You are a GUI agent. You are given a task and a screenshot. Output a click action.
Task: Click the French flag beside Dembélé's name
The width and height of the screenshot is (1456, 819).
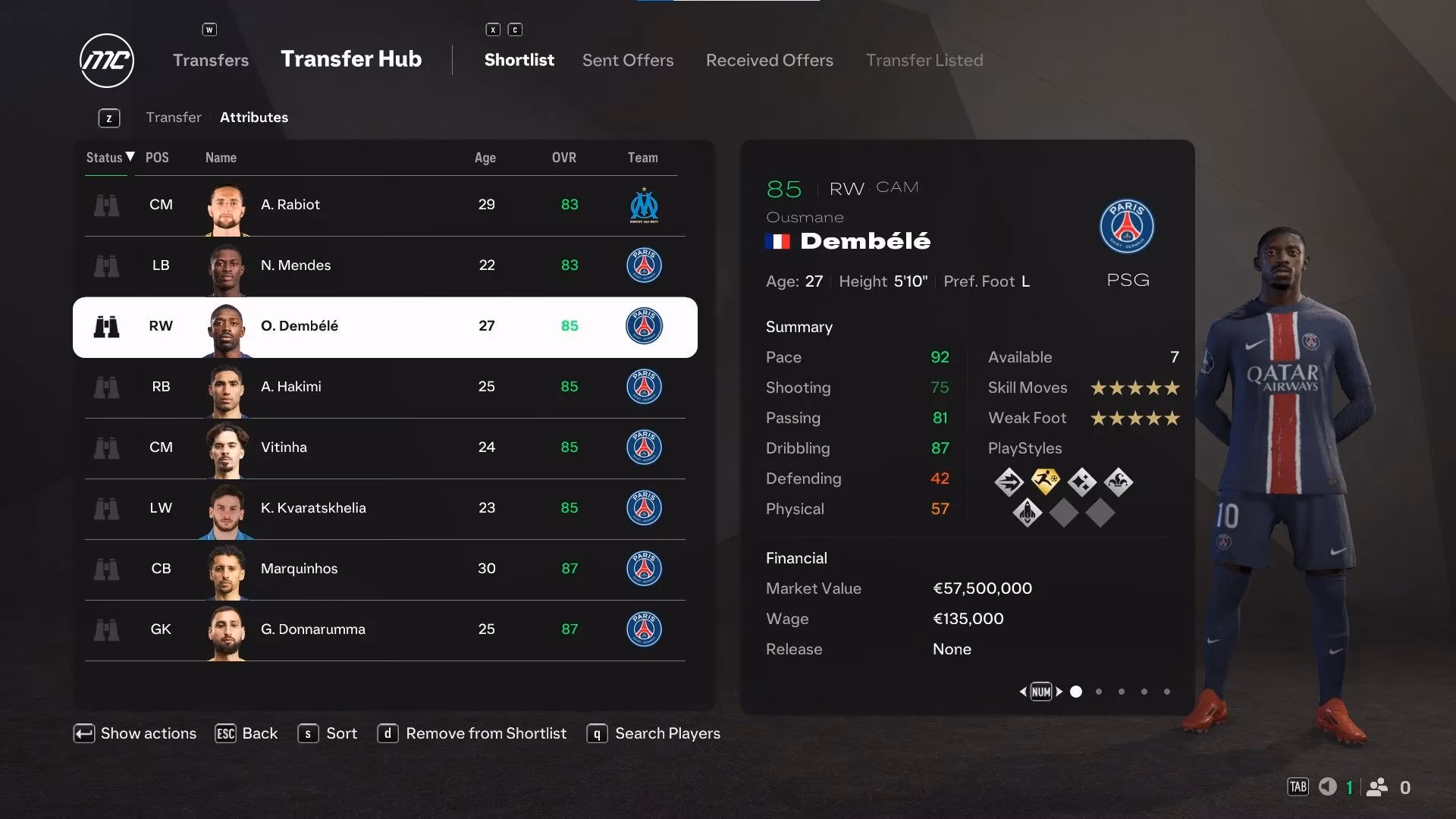[x=778, y=242]
